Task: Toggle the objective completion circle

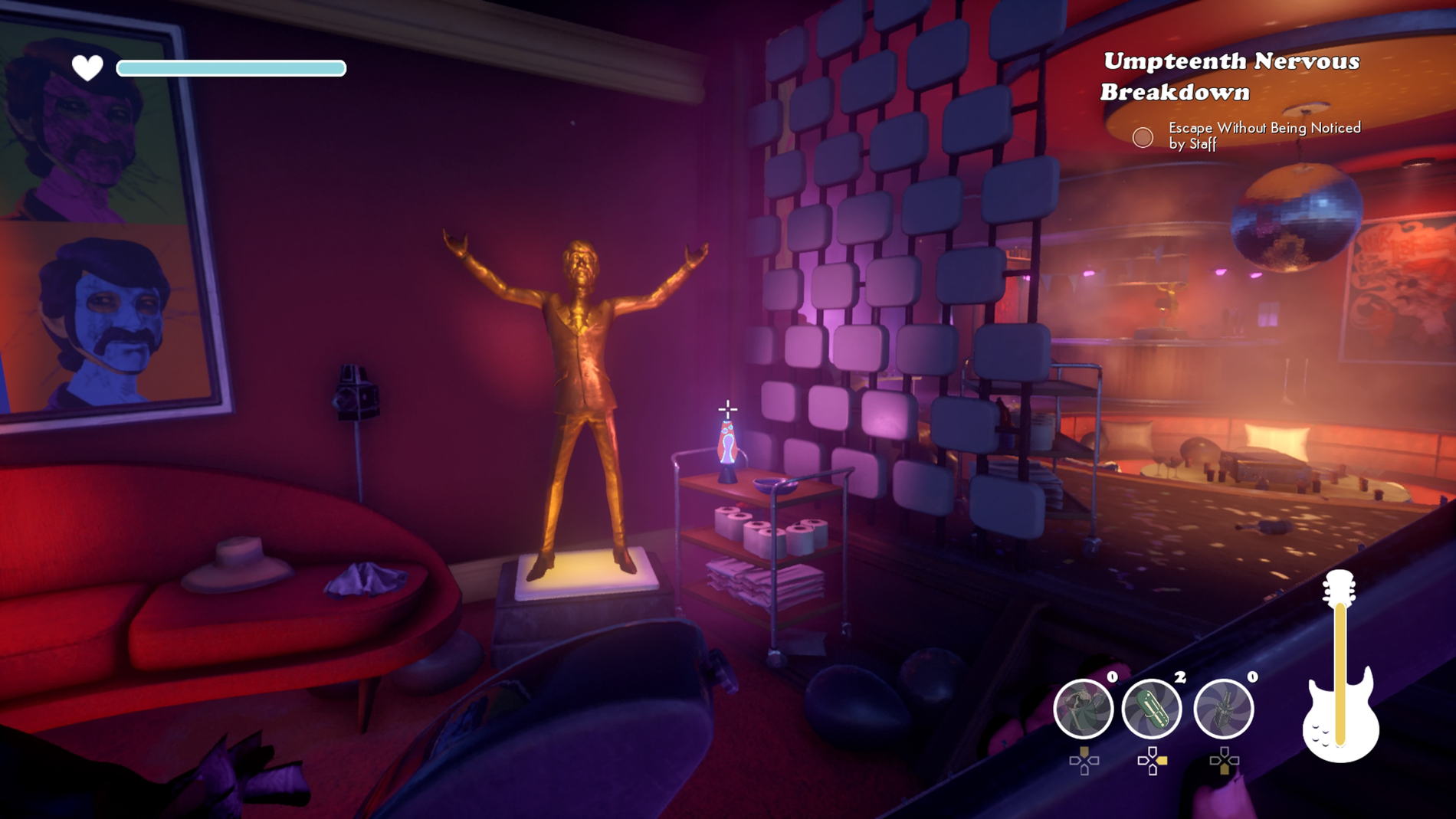Action: tap(1143, 138)
